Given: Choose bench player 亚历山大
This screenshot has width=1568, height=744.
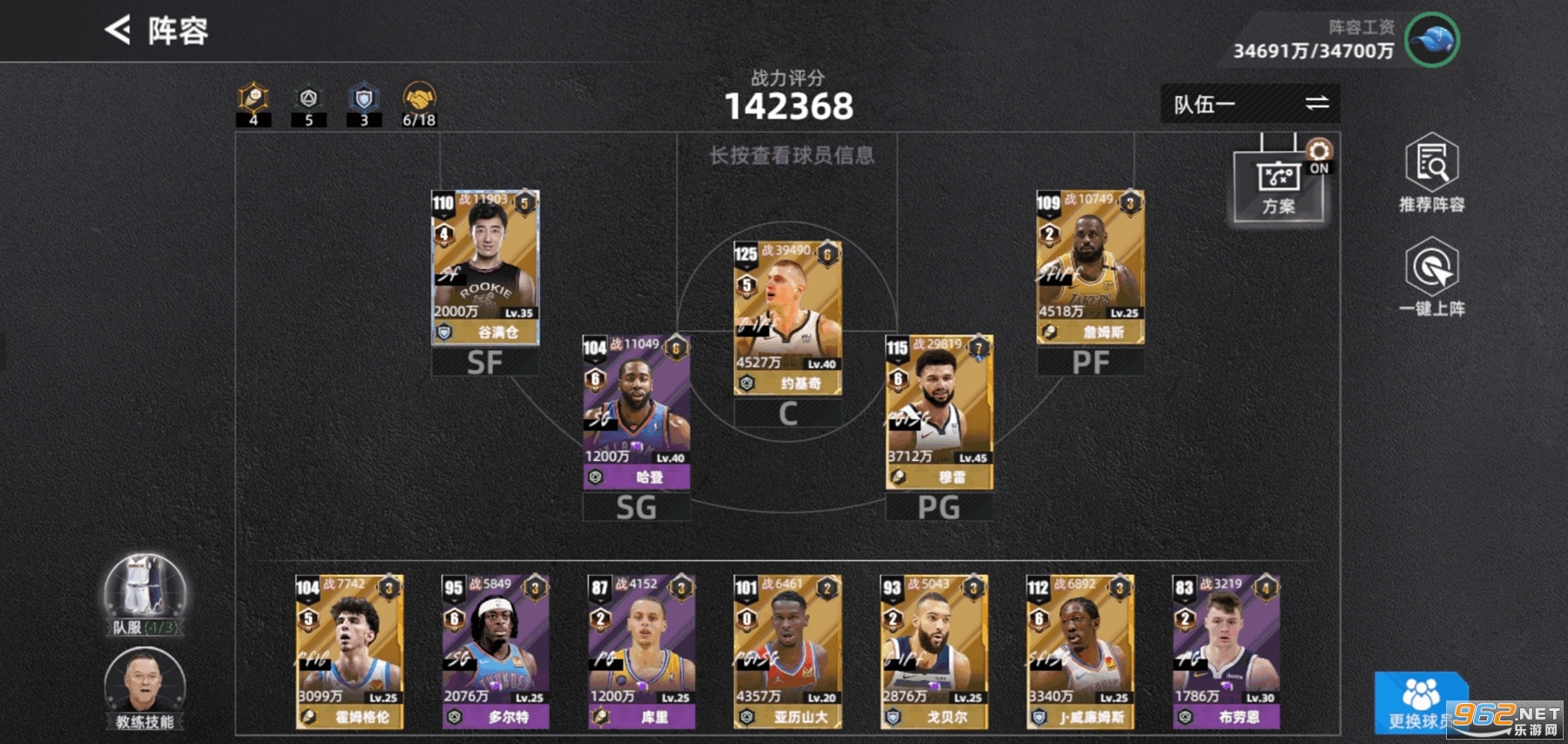Looking at the screenshot, I should coord(787,651).
